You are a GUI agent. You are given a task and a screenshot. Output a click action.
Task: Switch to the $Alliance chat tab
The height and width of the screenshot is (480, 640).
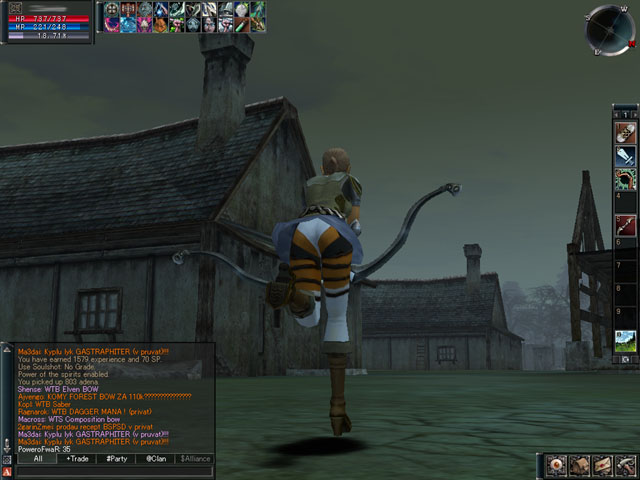(195, 458)
